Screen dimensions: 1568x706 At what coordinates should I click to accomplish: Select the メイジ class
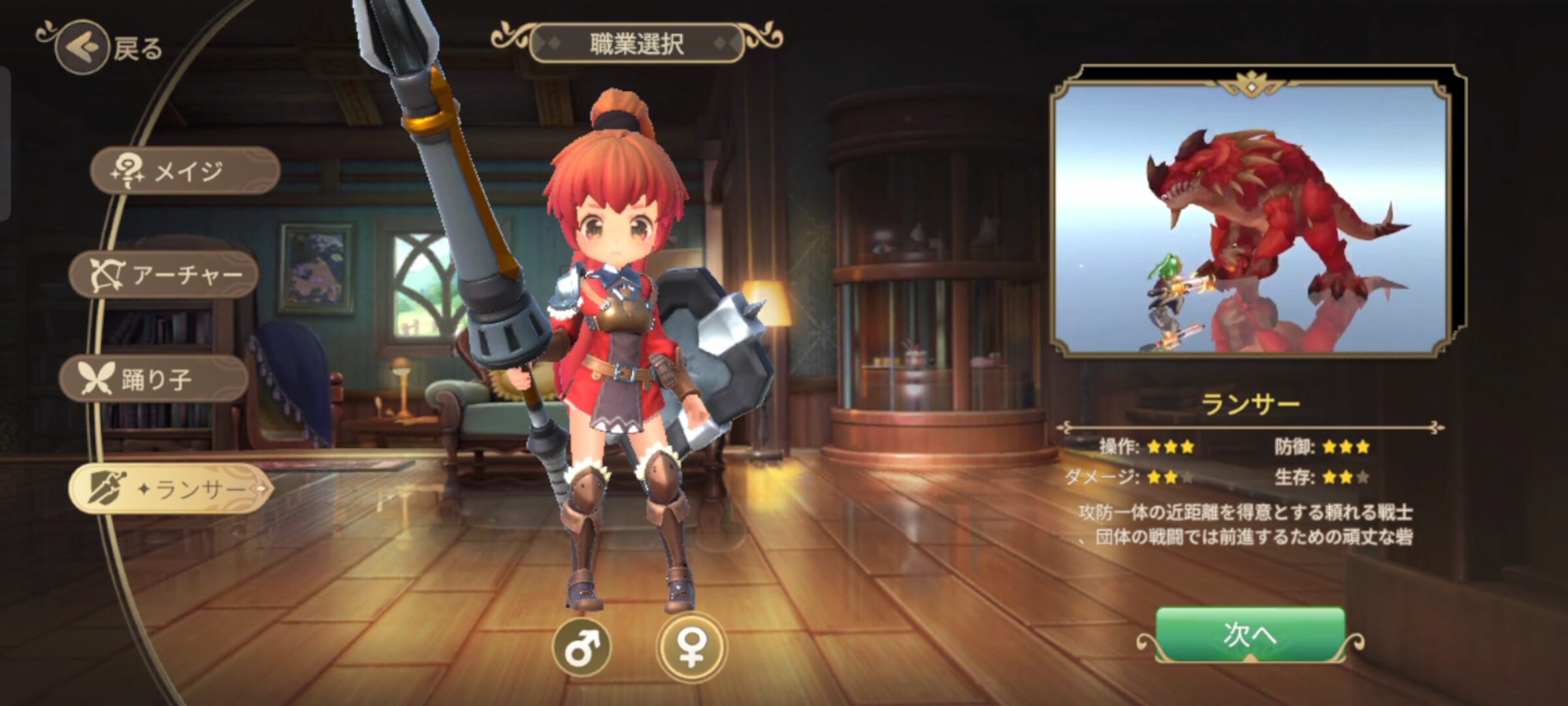185,171
